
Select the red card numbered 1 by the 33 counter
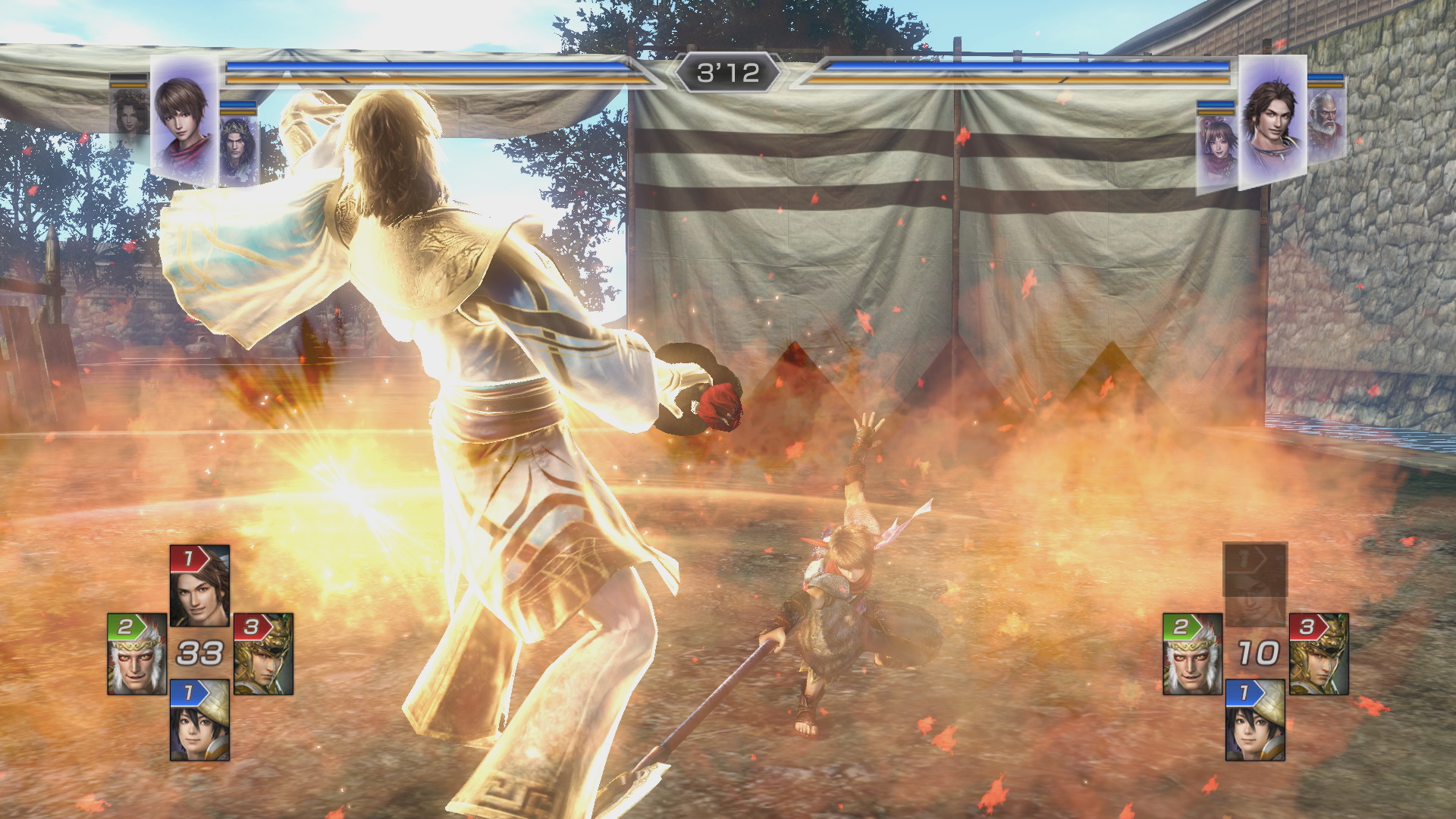coord(199,585)
